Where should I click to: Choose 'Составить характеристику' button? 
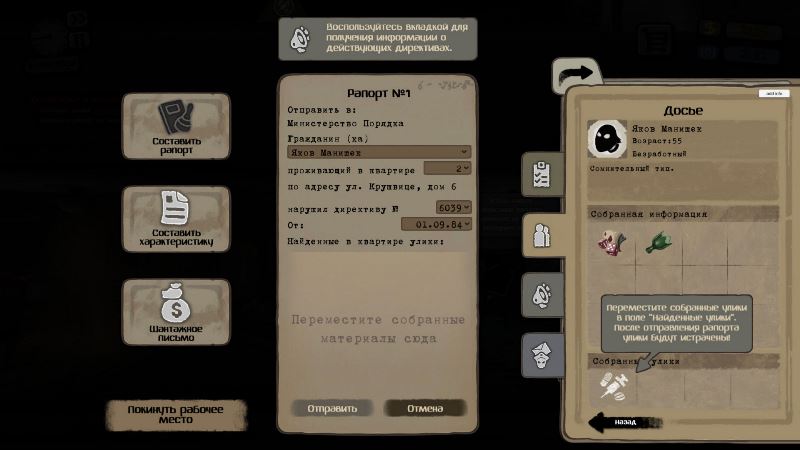click(175, 219)
